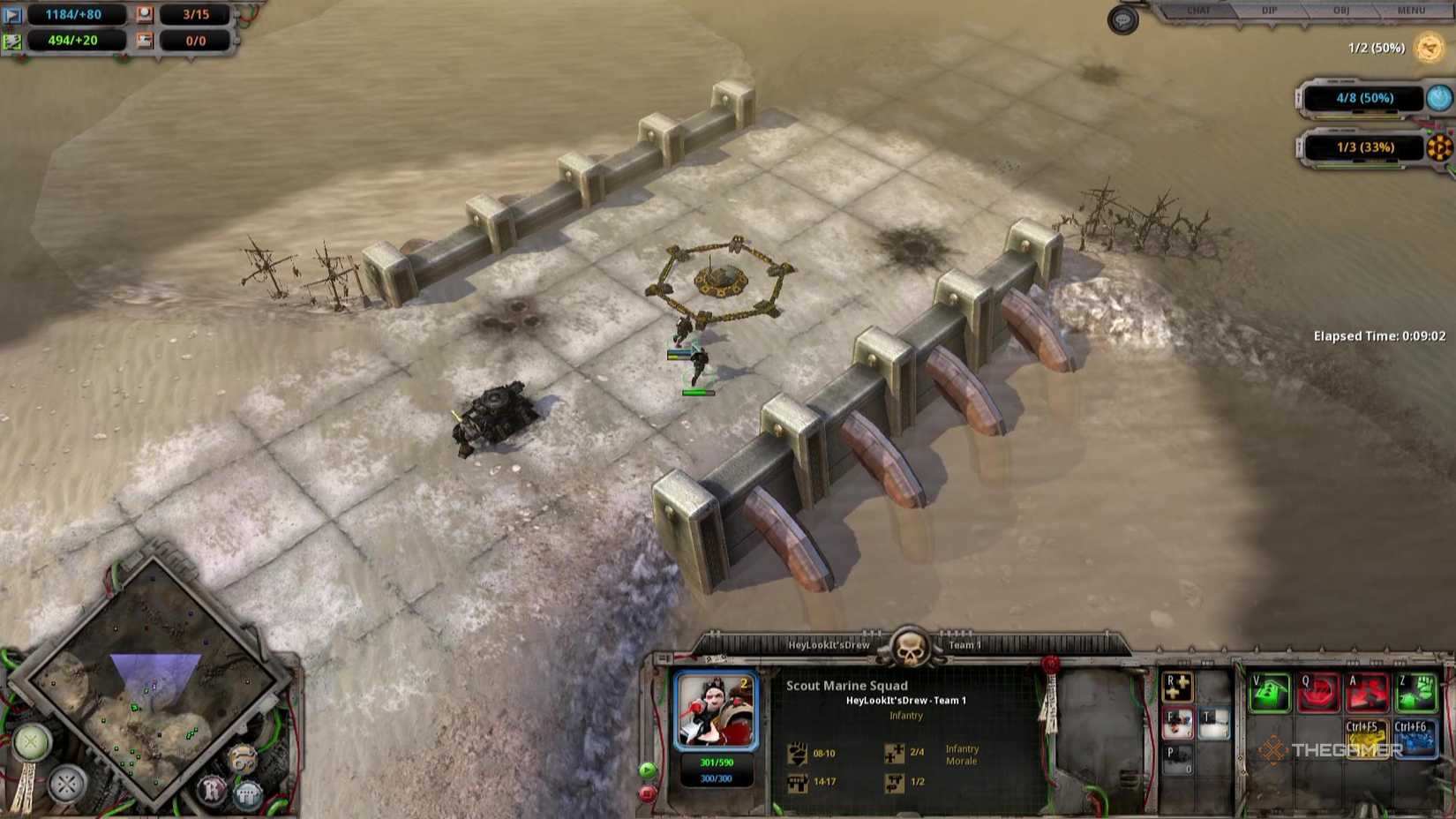Select the blue strategic point objective icon

tap(1439, 98)
